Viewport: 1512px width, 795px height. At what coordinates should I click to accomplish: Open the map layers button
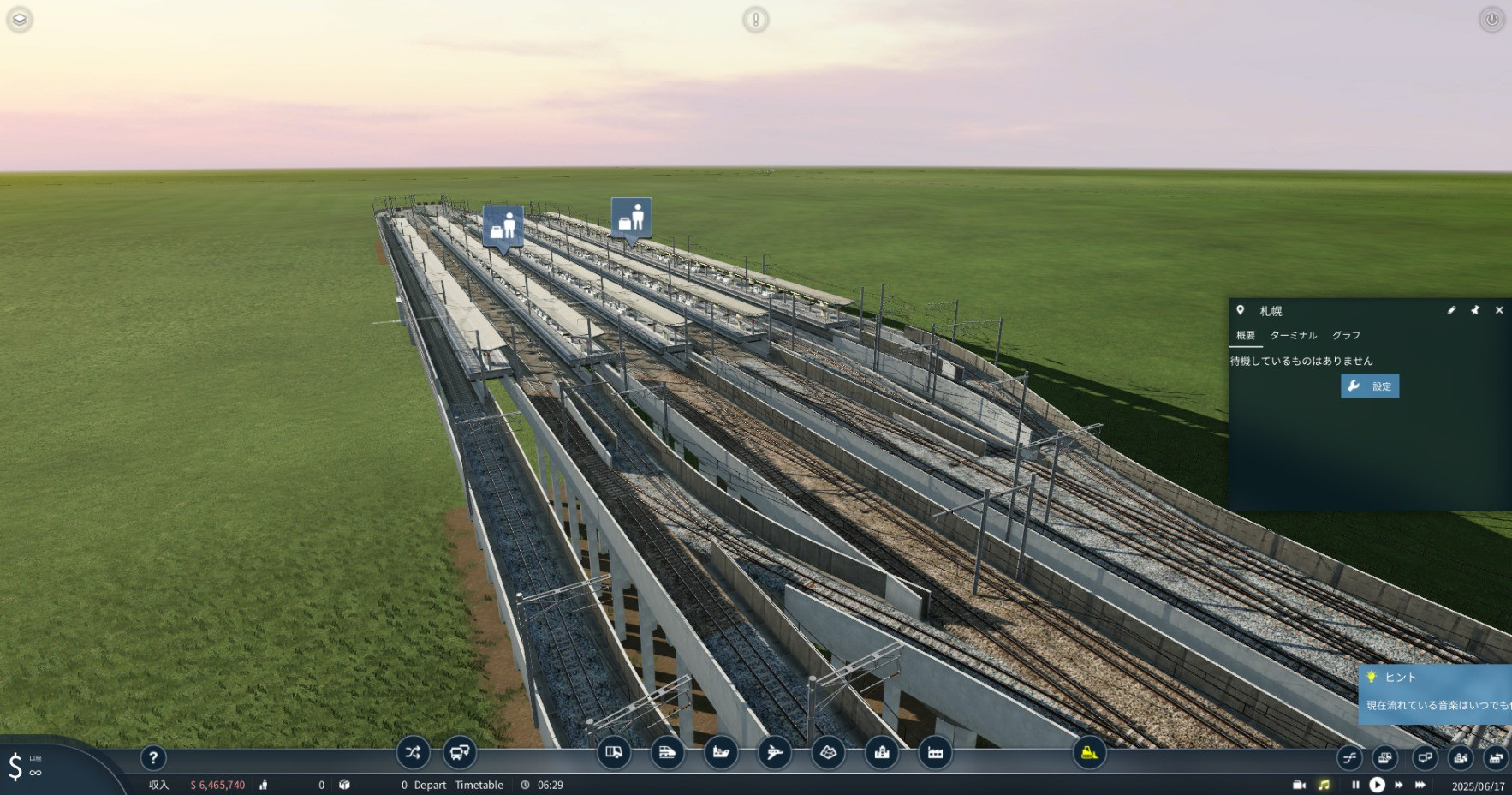[x=19, y=19]
